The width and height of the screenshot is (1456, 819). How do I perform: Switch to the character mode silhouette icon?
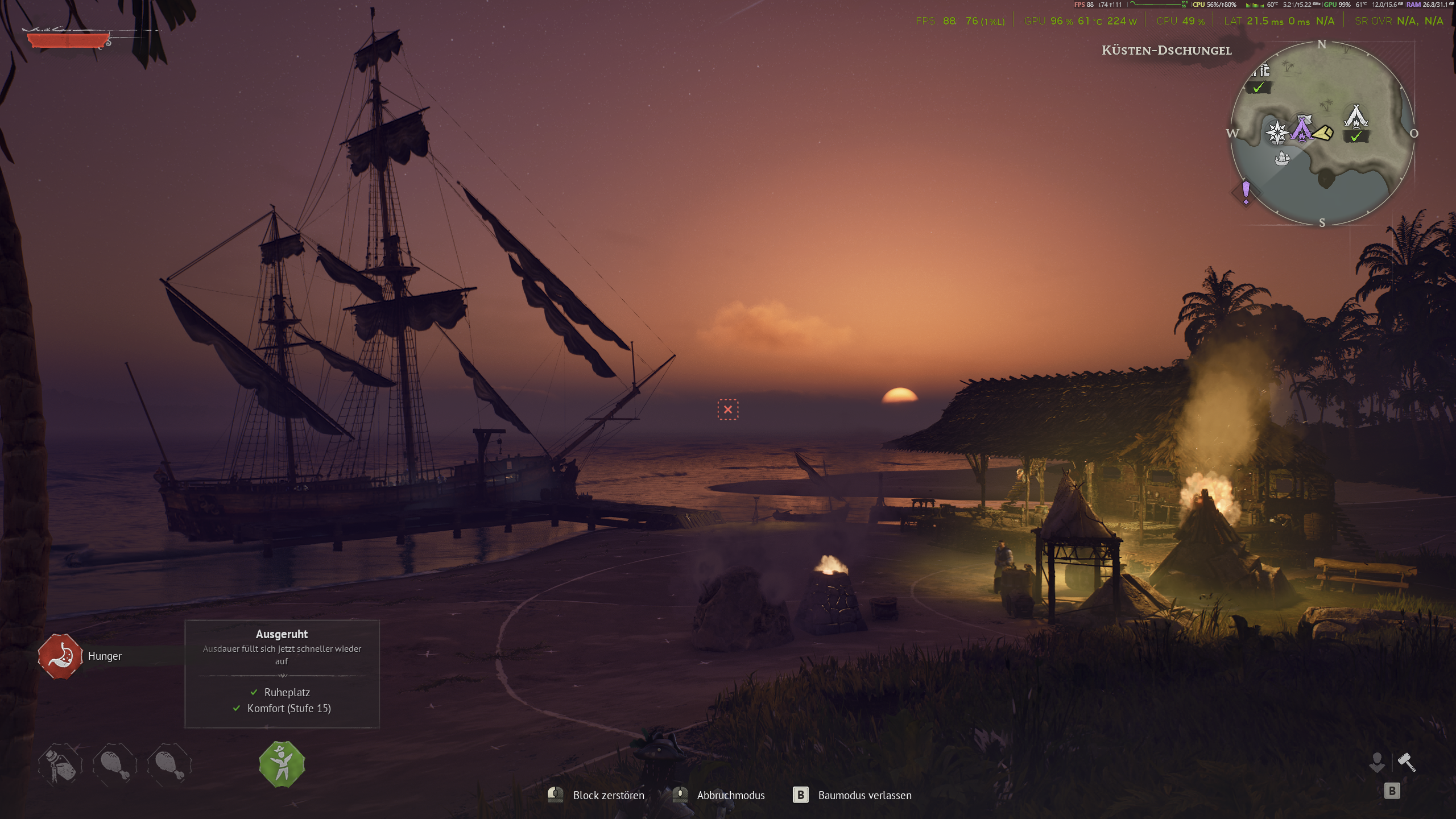click(x=1377, y=762)
